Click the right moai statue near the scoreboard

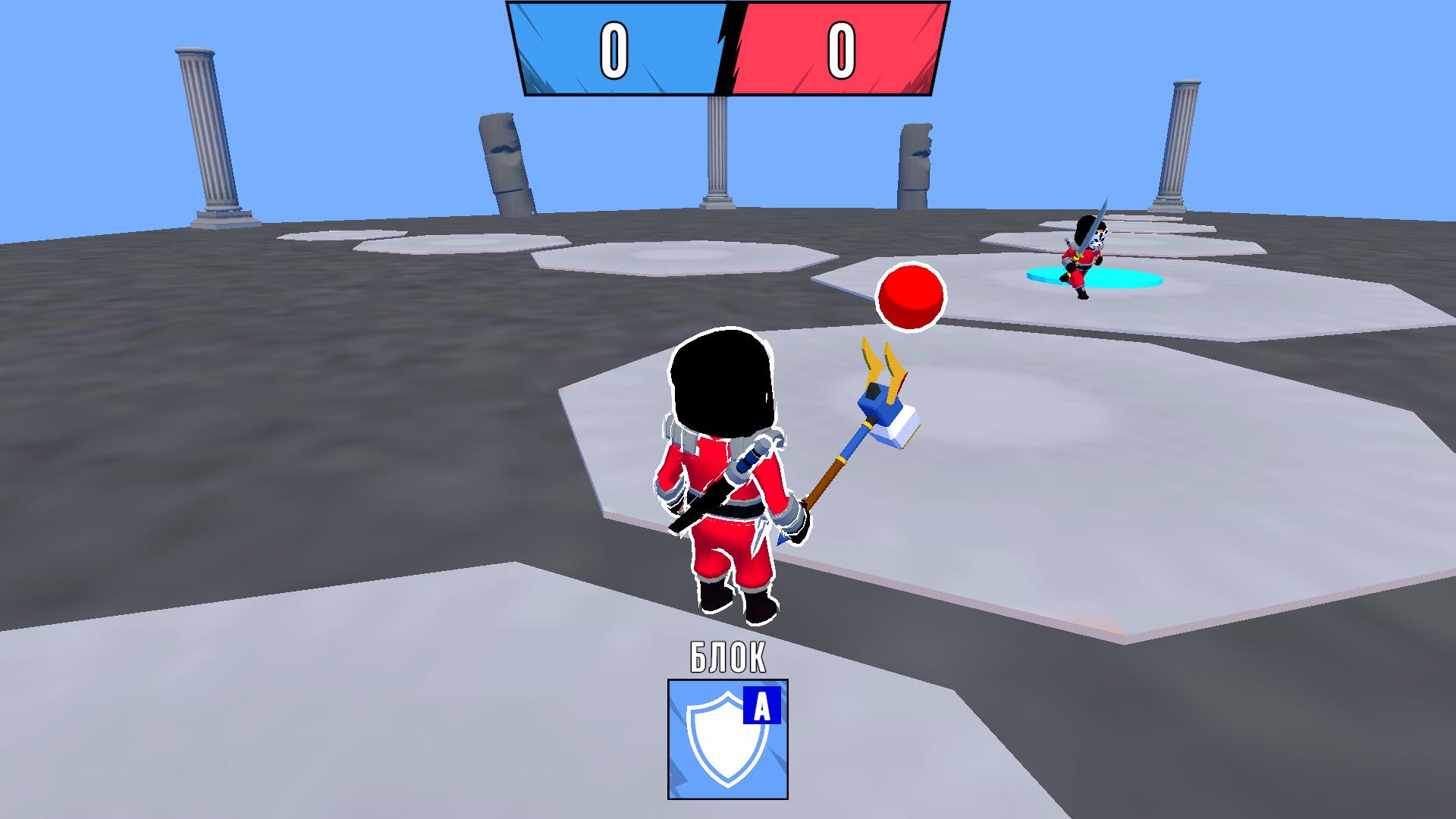[916, 167]
